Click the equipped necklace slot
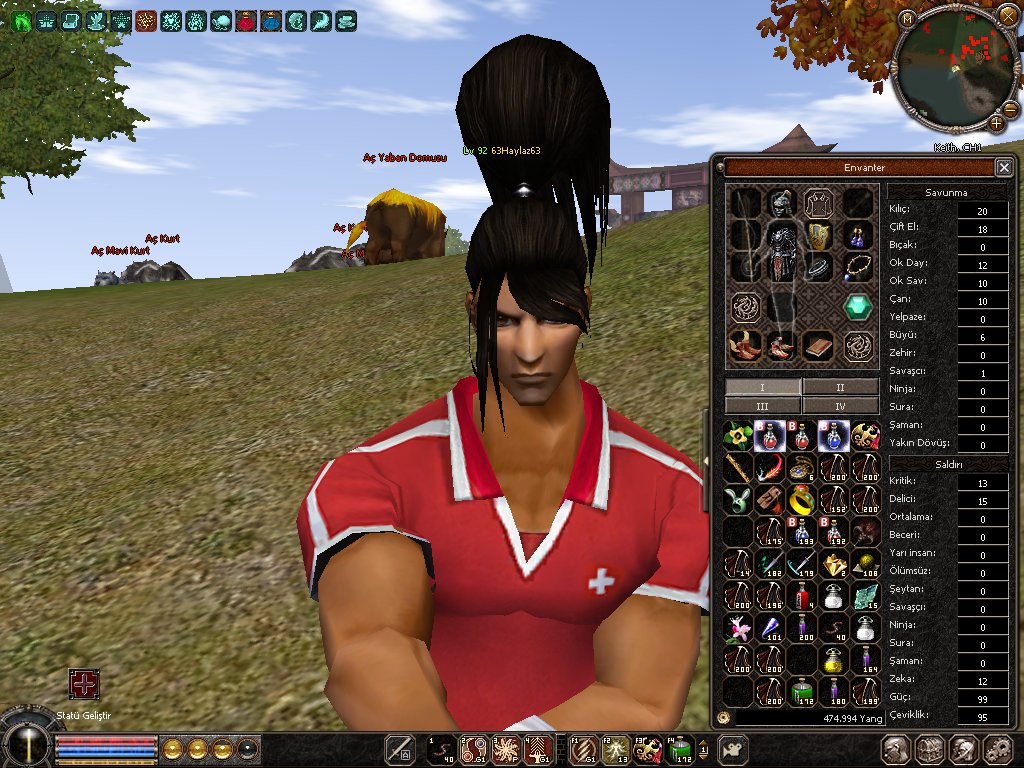This screenshot has width=1024, height=768. (x=857, y=267)
